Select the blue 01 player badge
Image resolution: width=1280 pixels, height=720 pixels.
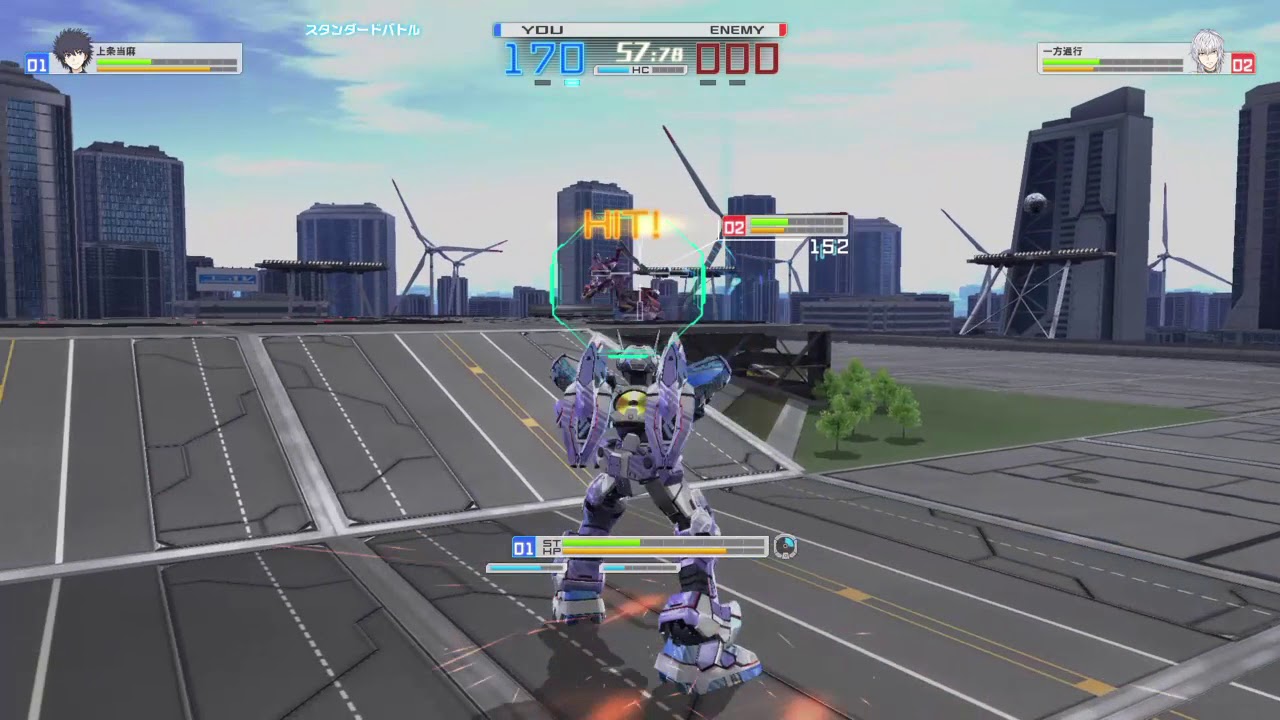pos(37,65)
